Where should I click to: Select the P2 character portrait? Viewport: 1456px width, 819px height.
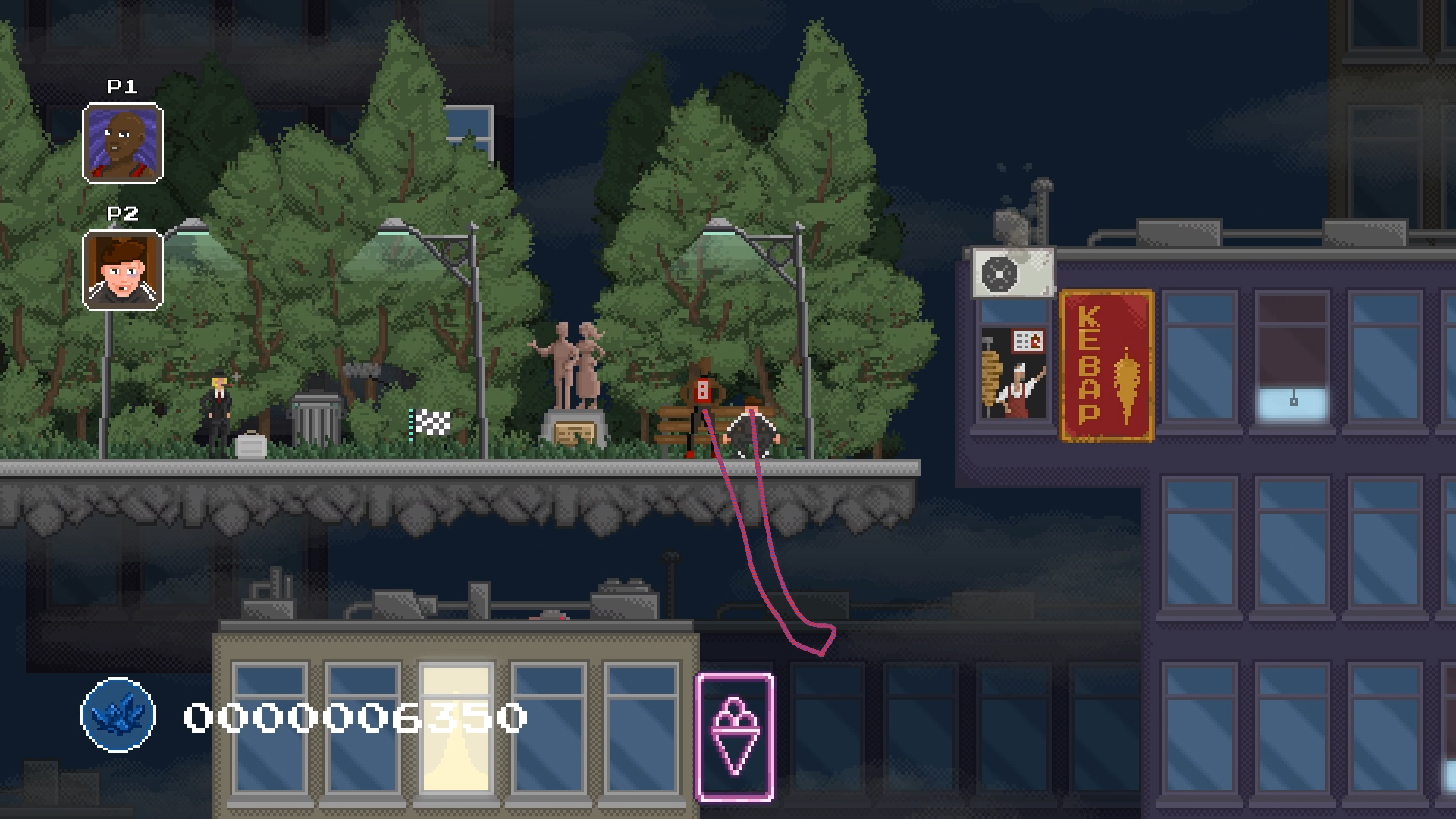(x=122, y=270)
